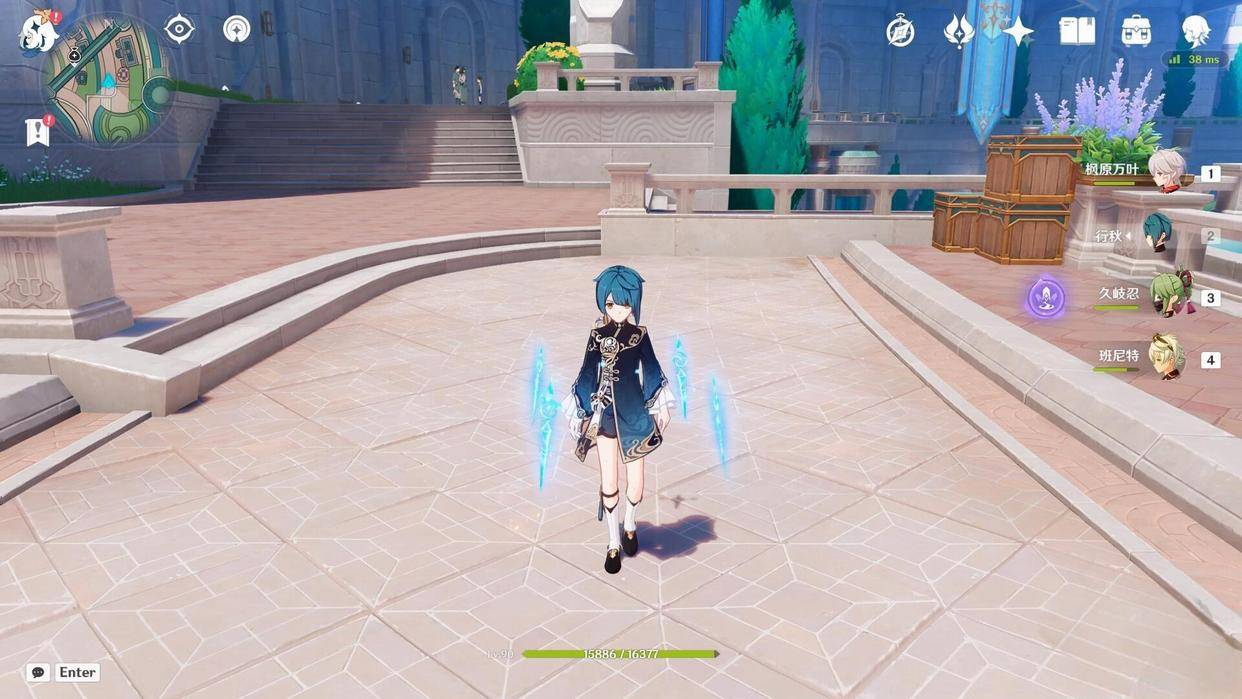This screenshot has height=699, width=1242.
Task: Open the quest bookmark with exclamation mark
Action: 37,131
